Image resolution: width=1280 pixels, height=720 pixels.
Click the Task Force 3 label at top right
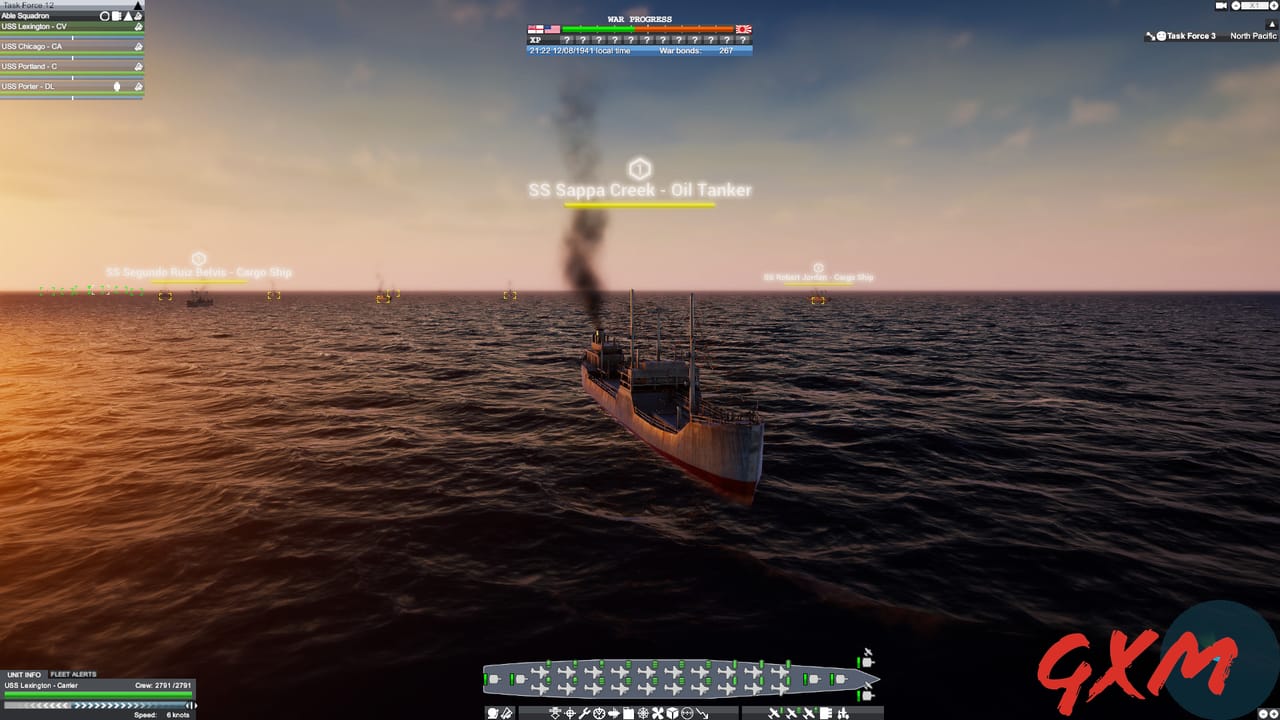coord(1191,35)
